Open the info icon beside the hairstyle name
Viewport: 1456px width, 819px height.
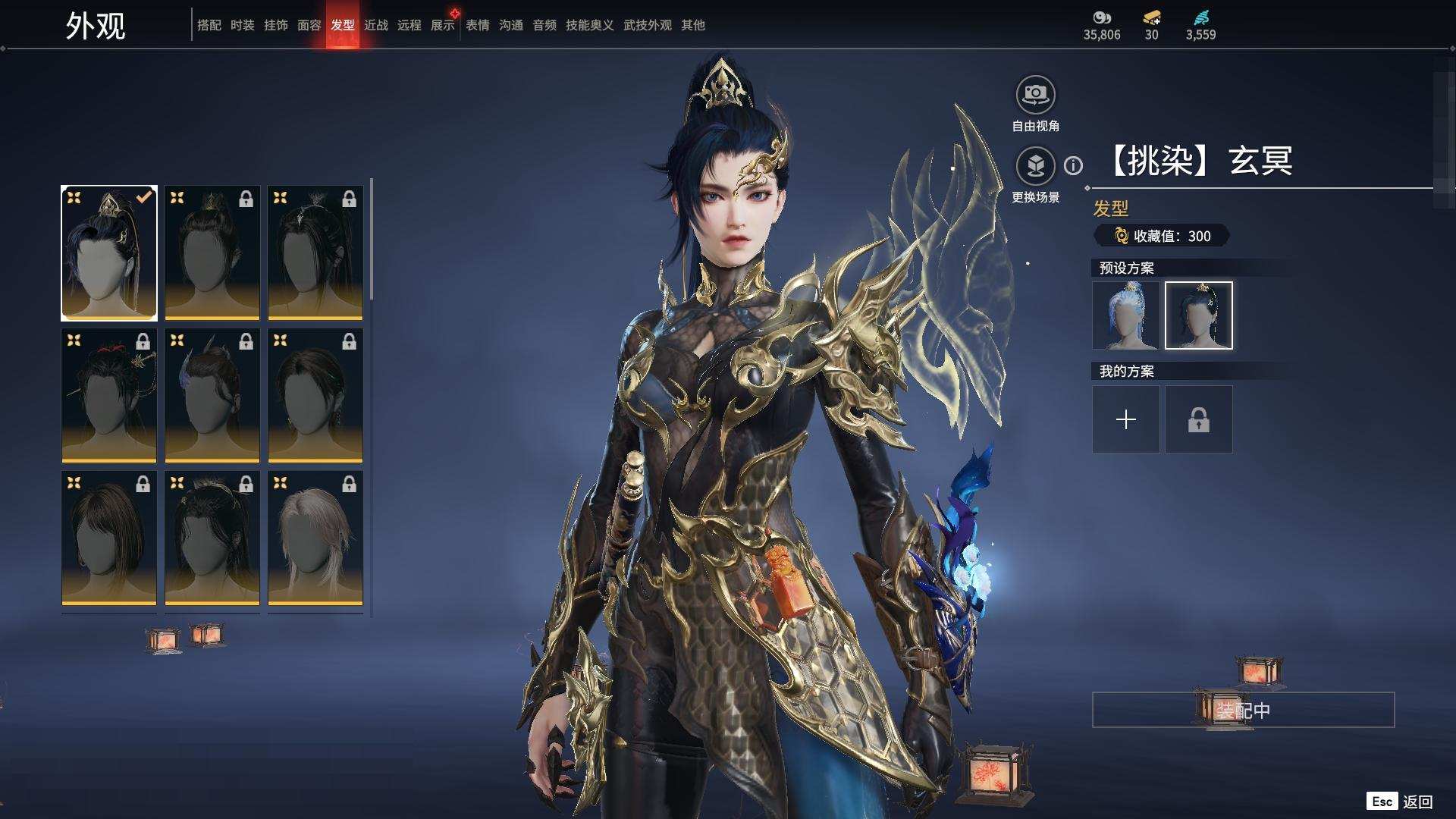[x=1073, y=165]
